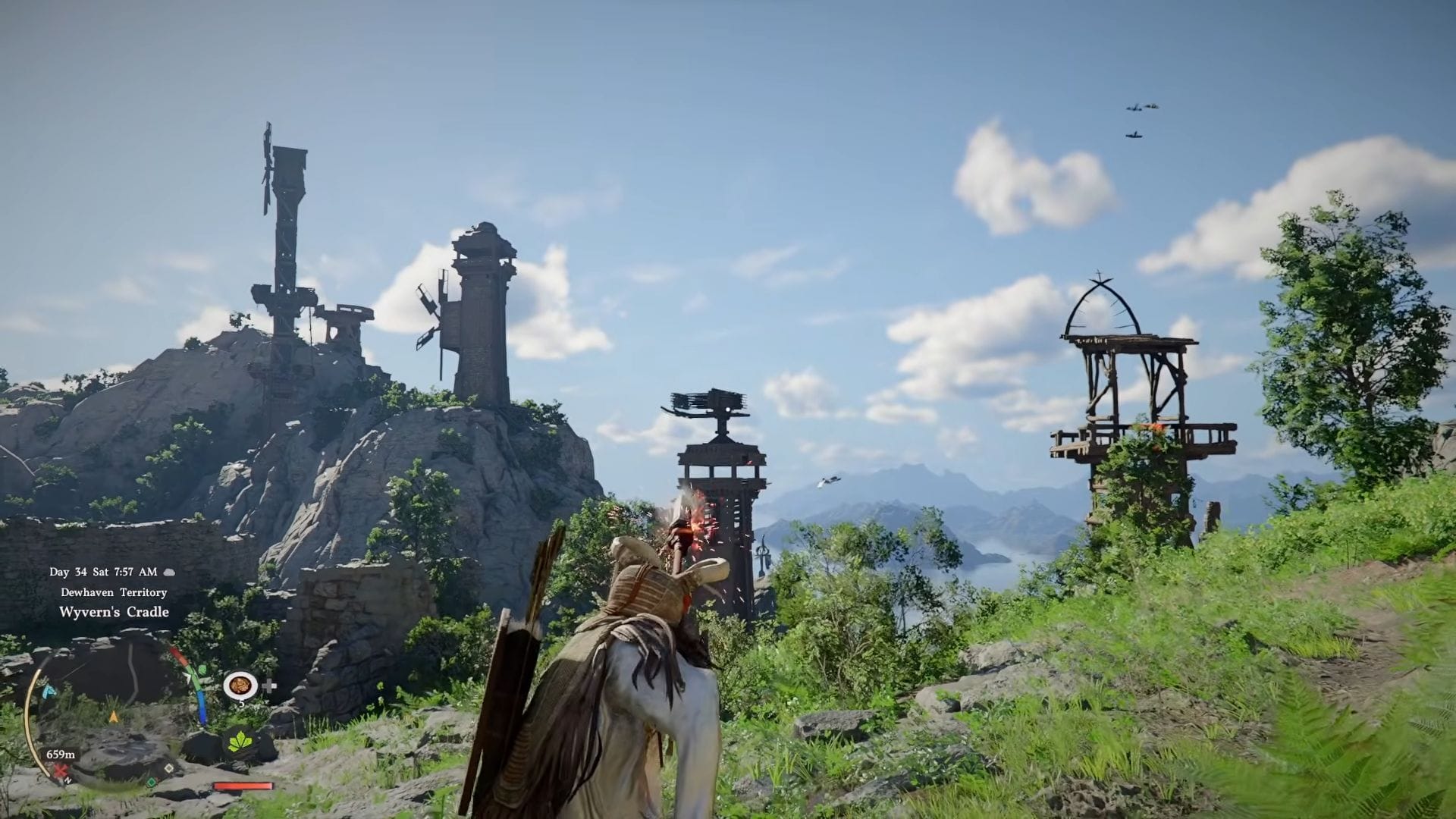
Task: Click the N compass letter on the minimap
Action: click(67, 780)
